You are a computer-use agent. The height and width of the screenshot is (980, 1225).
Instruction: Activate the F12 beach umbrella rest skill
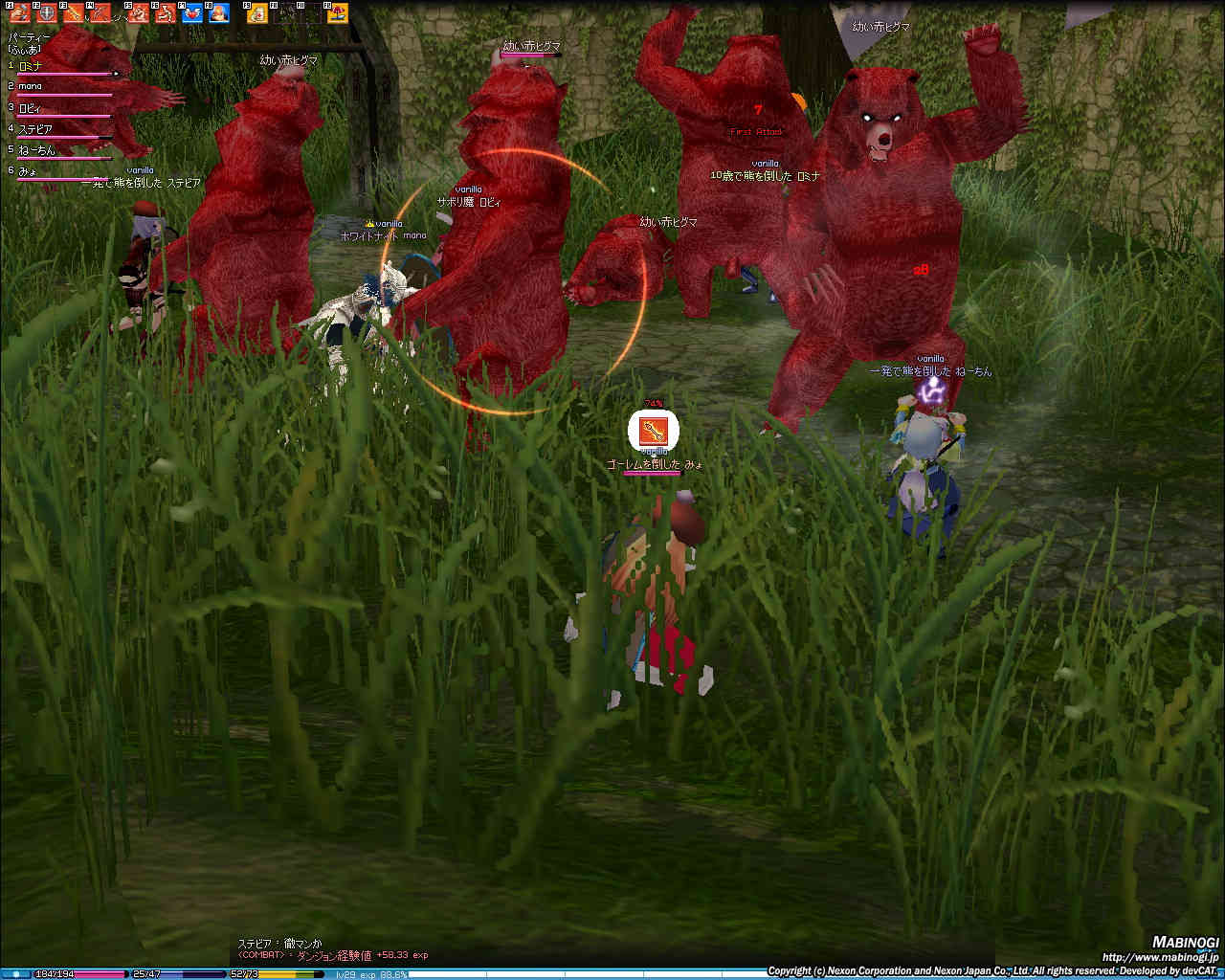337,13
